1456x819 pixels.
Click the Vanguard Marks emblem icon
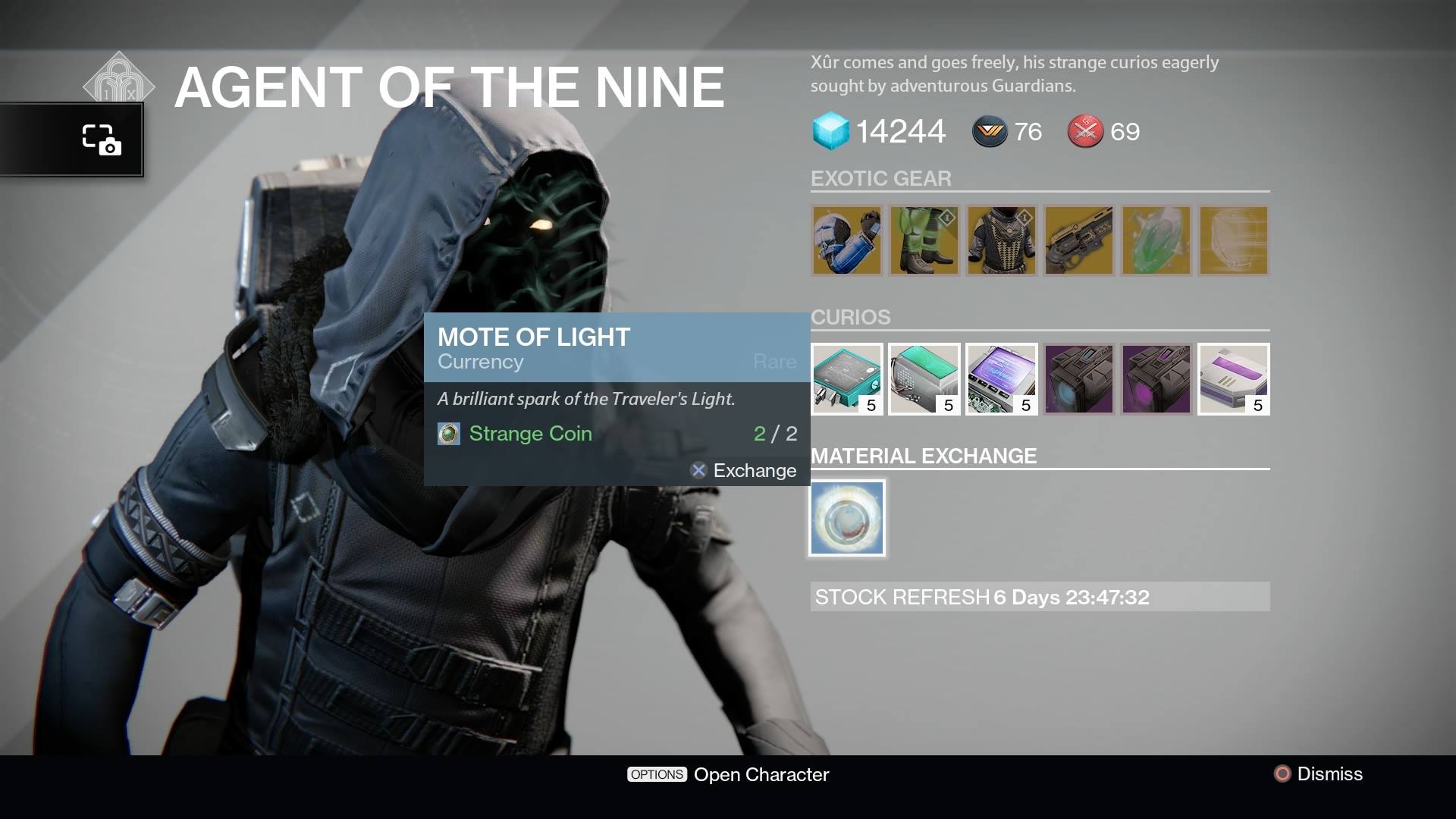(x=990, y=131)
